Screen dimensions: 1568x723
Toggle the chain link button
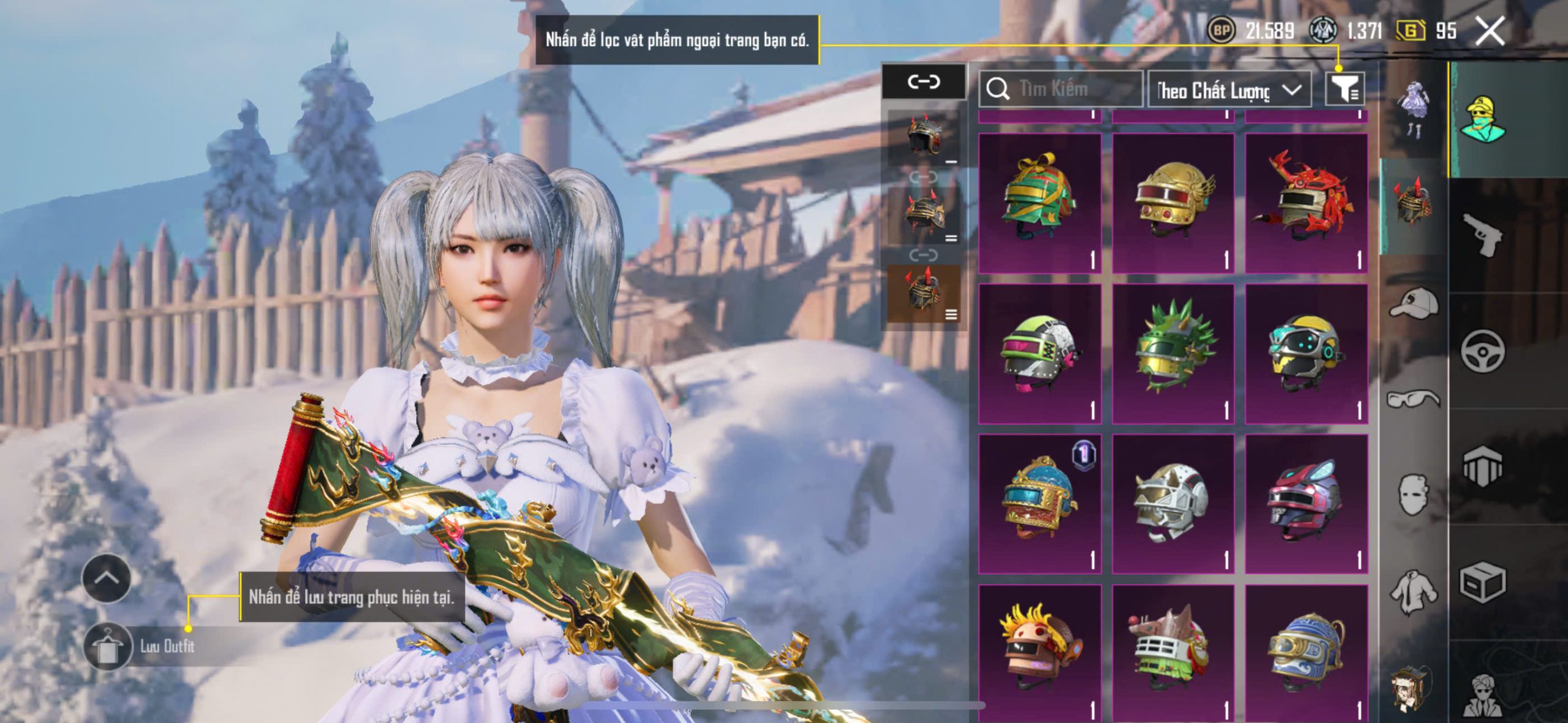[924, 81]
